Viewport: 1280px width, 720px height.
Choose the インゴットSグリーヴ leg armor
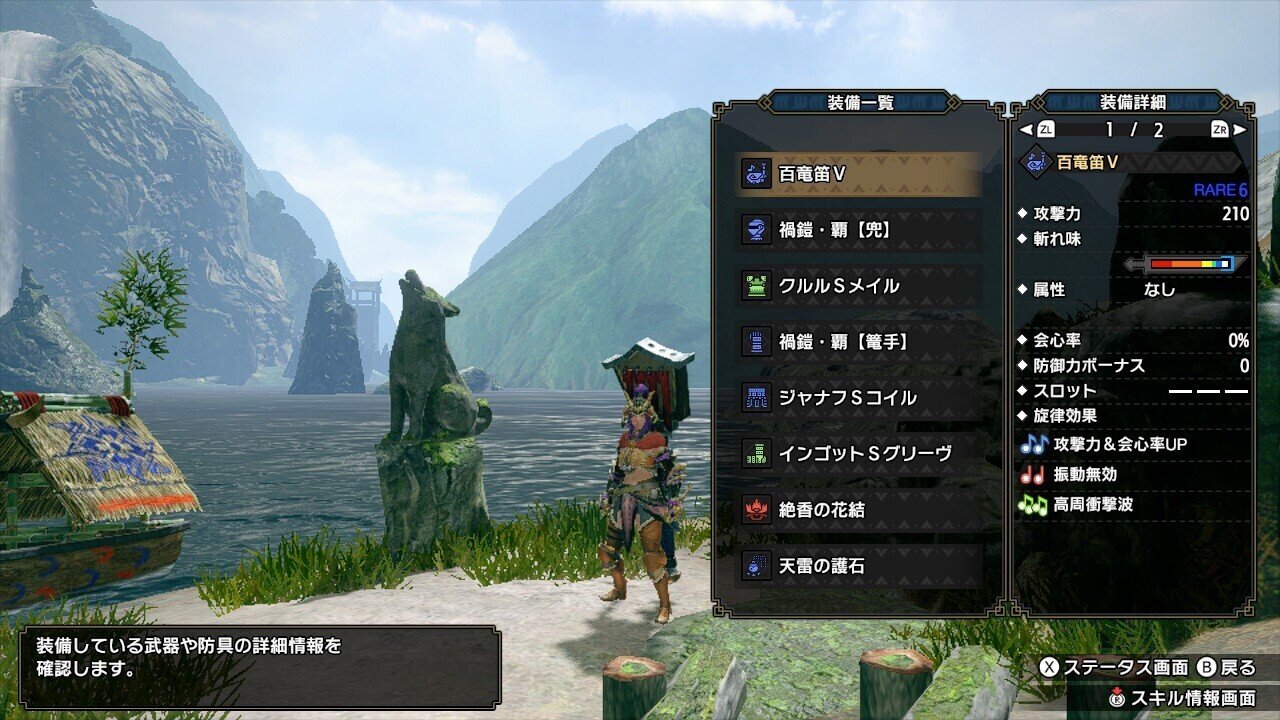pos(858,454)
